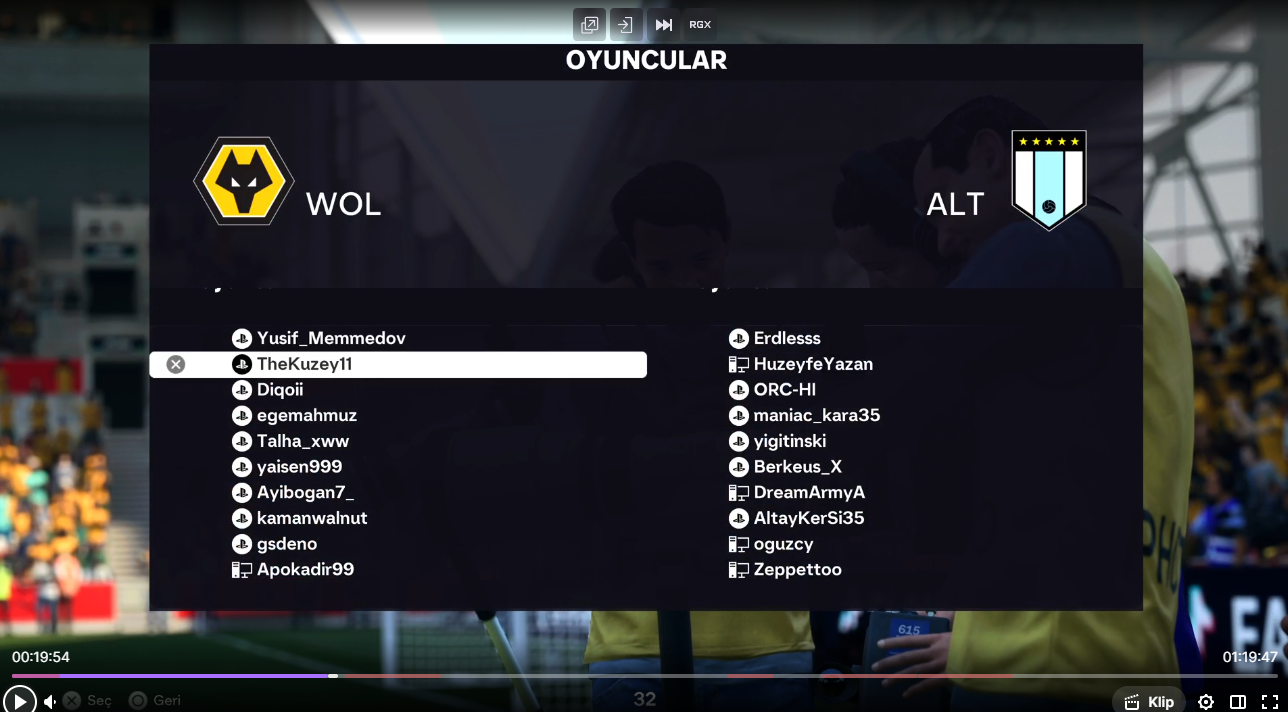Viewport: 1288px width, 712px height.
Task: Select gsdeno from the WOL team
Action: (286, 545)
